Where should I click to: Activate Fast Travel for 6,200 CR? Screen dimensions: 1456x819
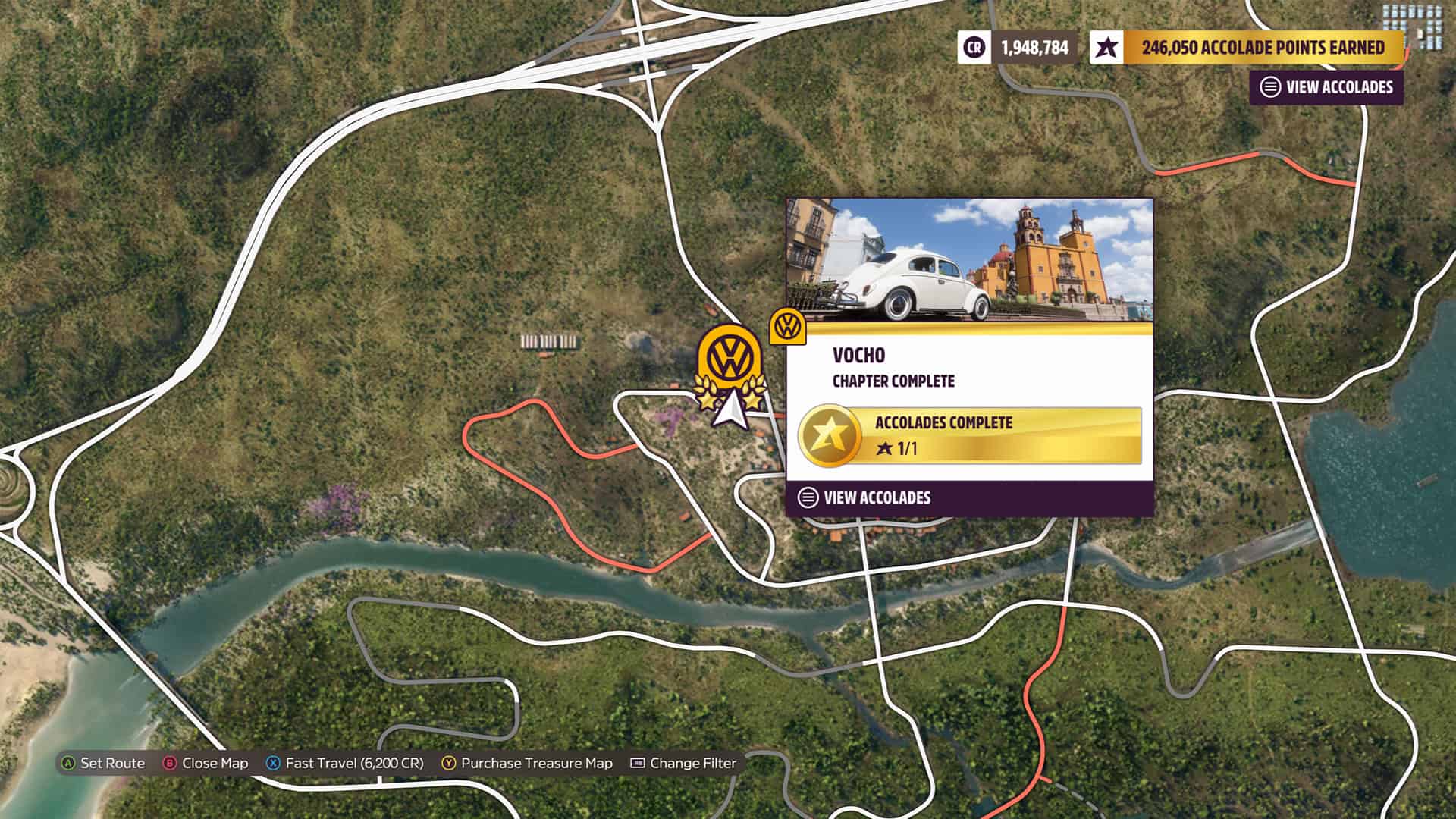click(345, 763)
